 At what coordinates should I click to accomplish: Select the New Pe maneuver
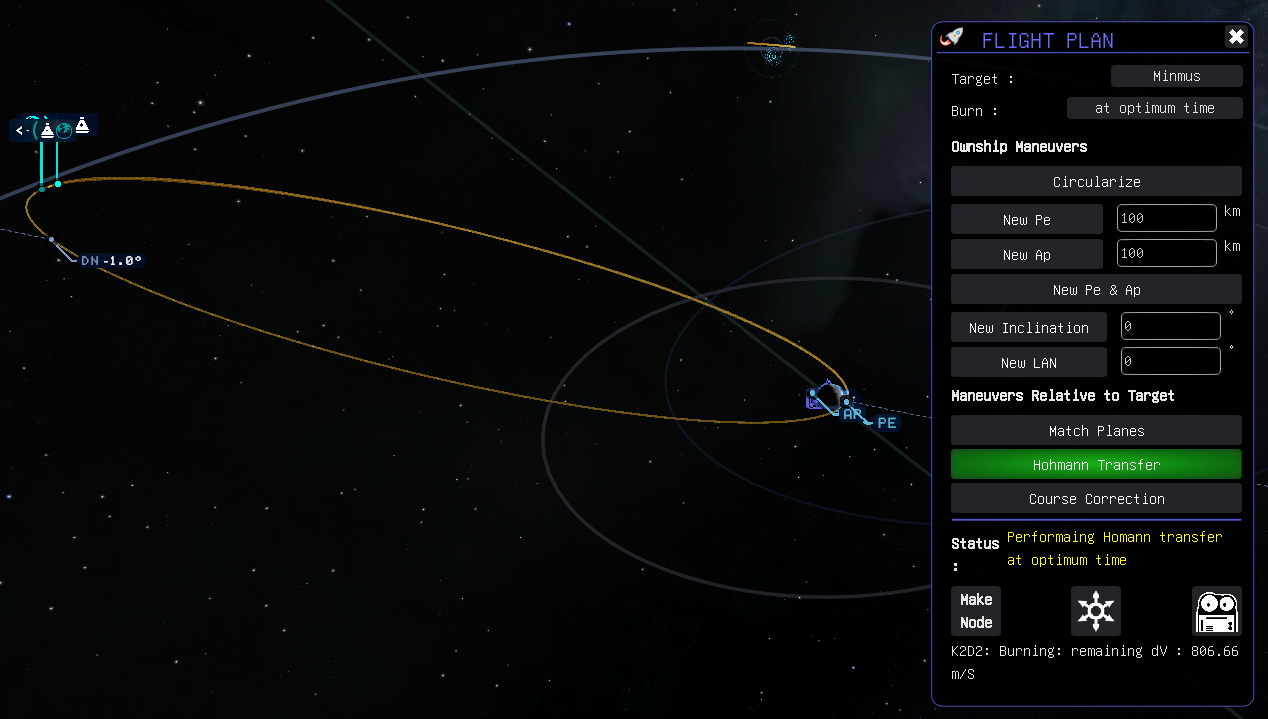[x=1026, y=220]
